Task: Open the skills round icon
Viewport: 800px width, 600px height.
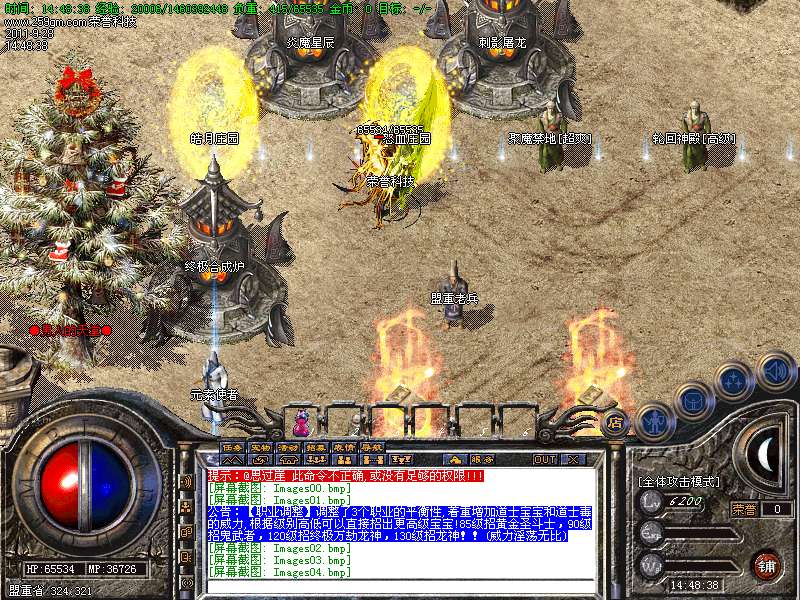Action: pyautogui.click(x=735, y=382)
